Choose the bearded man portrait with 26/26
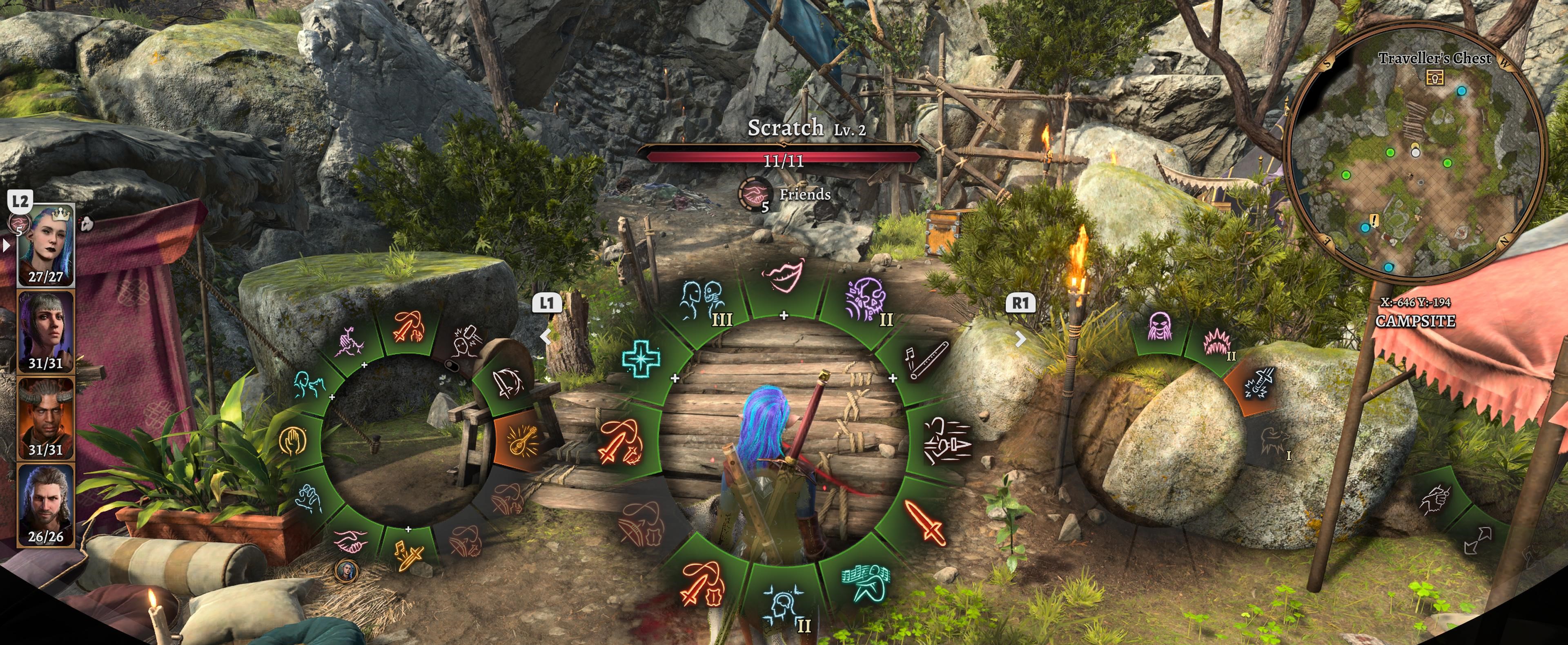 point(46,504)
